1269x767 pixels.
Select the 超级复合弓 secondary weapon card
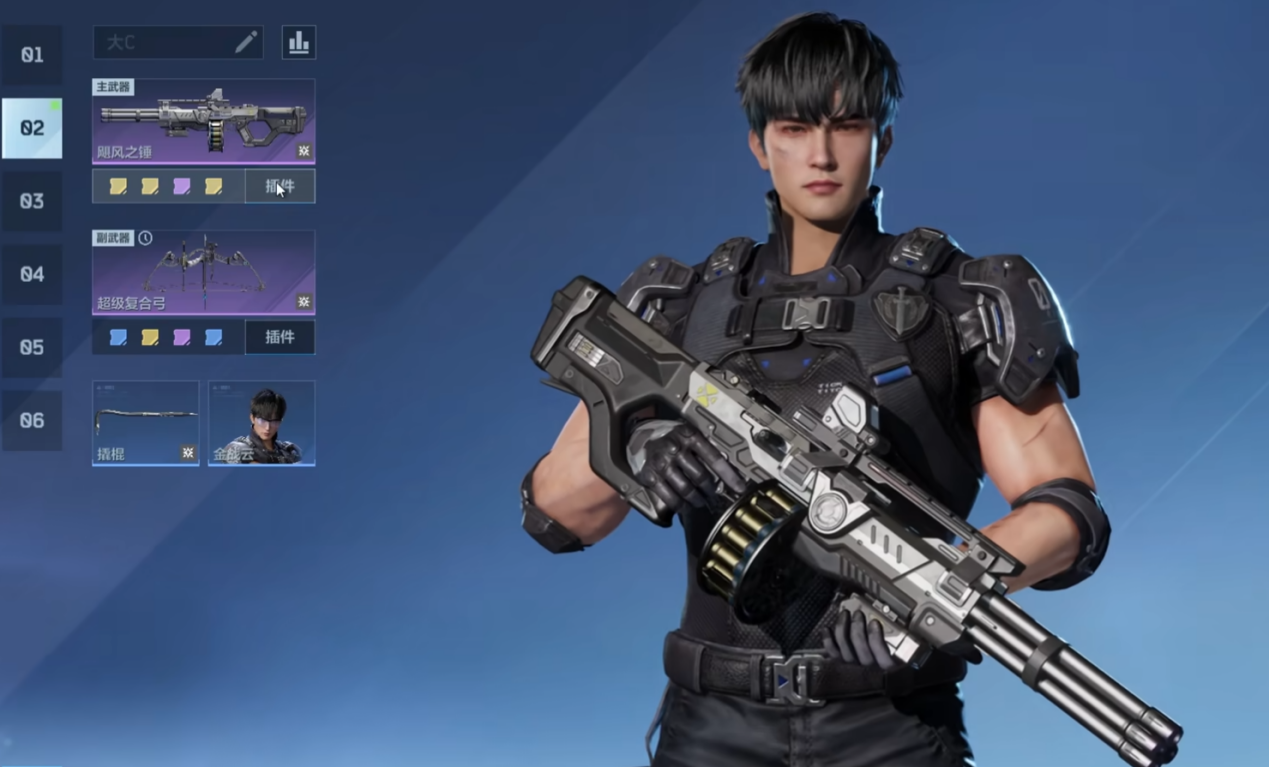(203, 272)
